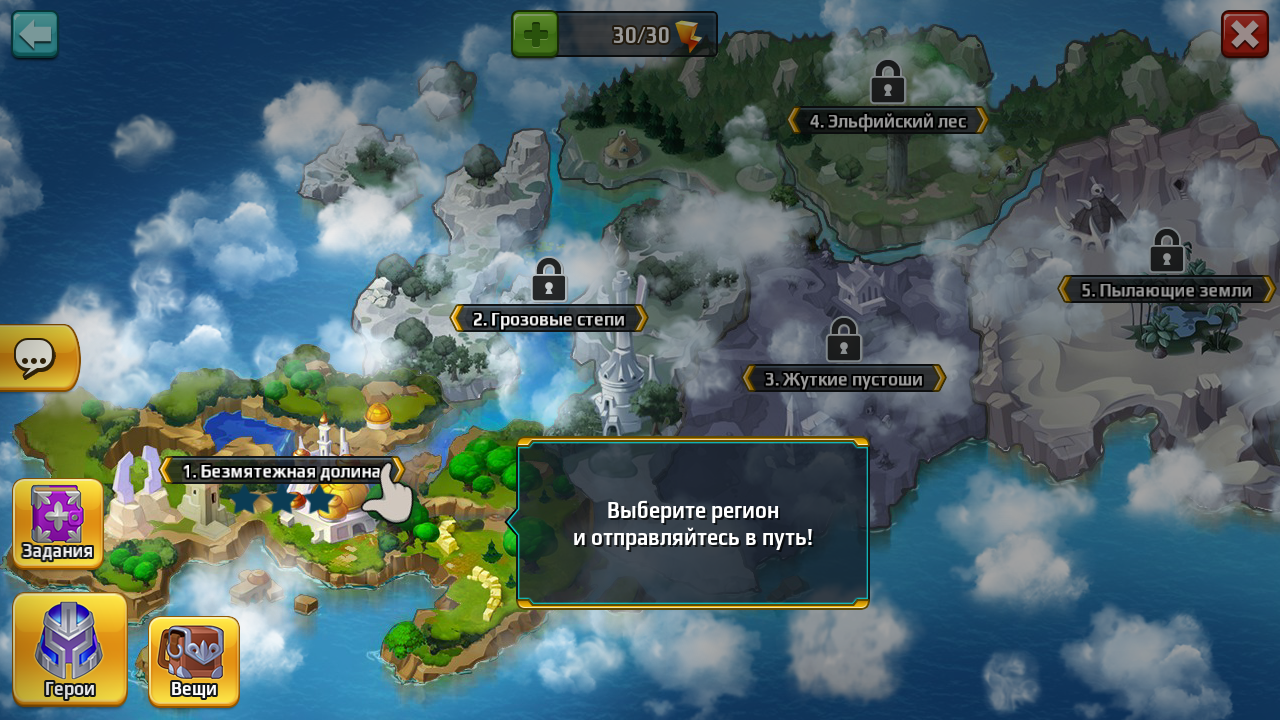
Task: Open the chat speech bubble tab
Action: (36, 357)
